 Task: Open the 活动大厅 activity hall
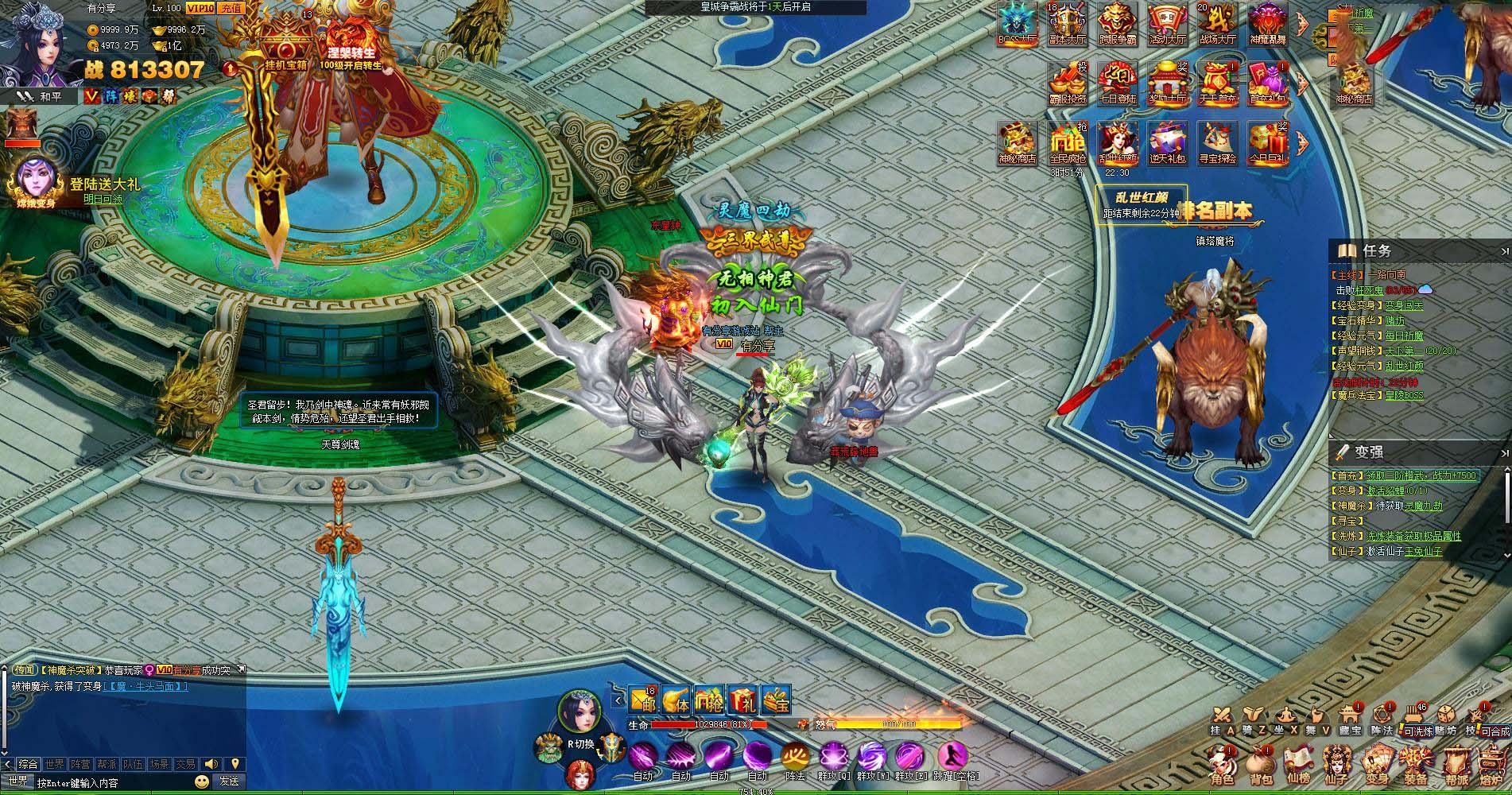click(1167, 23)
